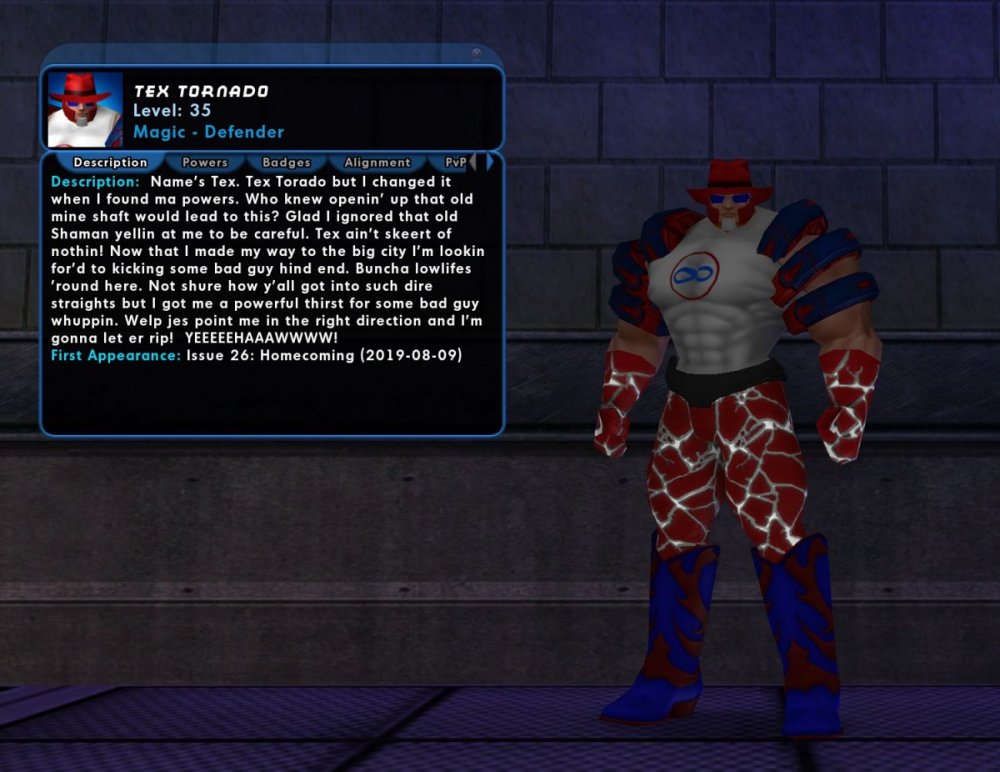Open the Badges tab
This screenshot has height=772, width=1000.
(x=286, y=162)
